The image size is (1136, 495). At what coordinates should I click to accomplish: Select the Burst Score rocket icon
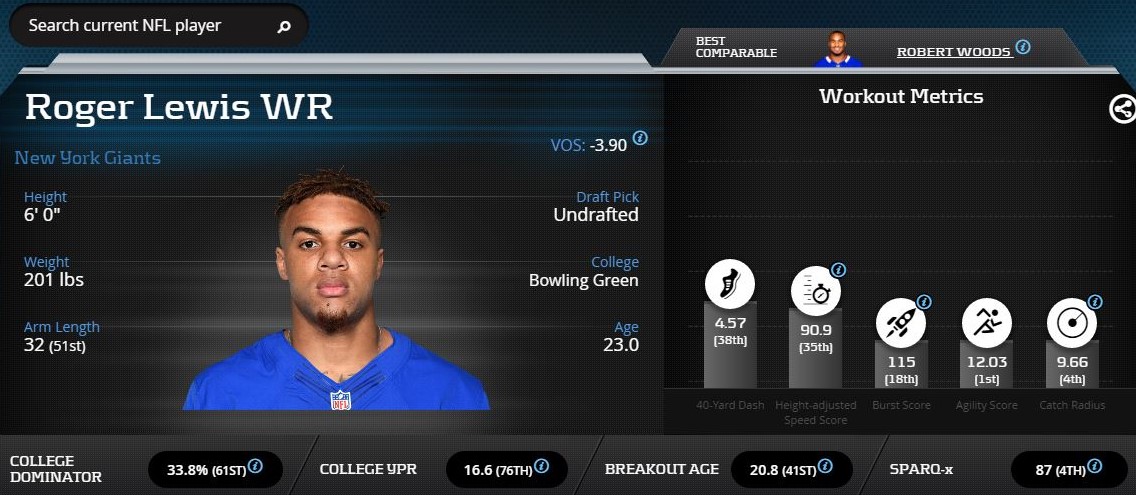pyautogui.click(x=900, y=323)
